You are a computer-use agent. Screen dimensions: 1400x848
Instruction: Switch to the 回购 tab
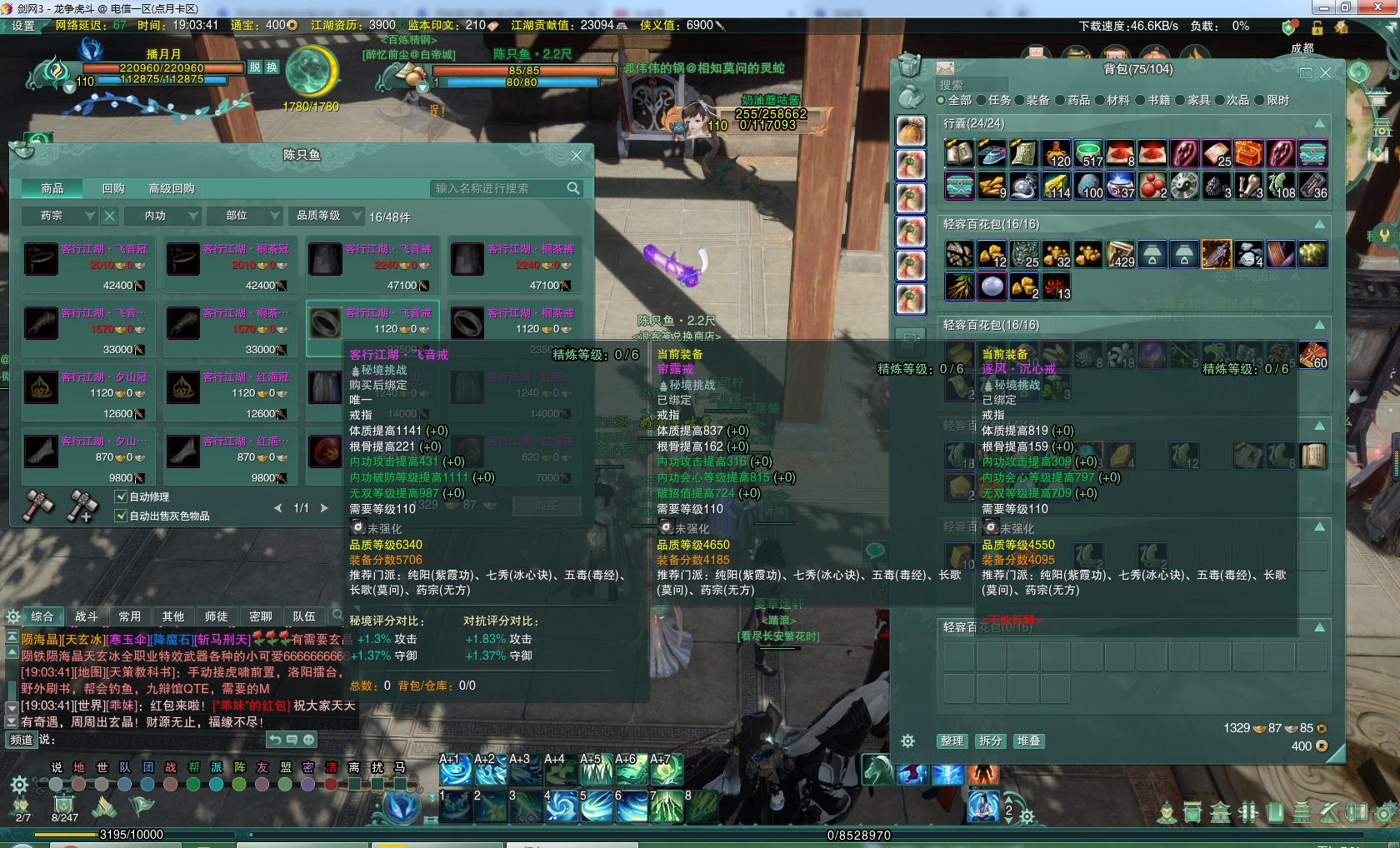coord(113,189)
